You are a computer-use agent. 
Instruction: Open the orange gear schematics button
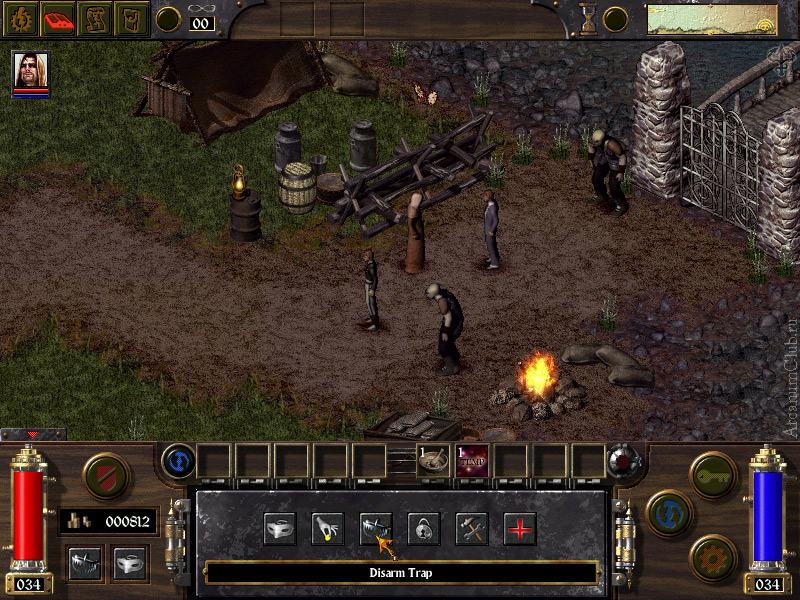tap(712, 556)
